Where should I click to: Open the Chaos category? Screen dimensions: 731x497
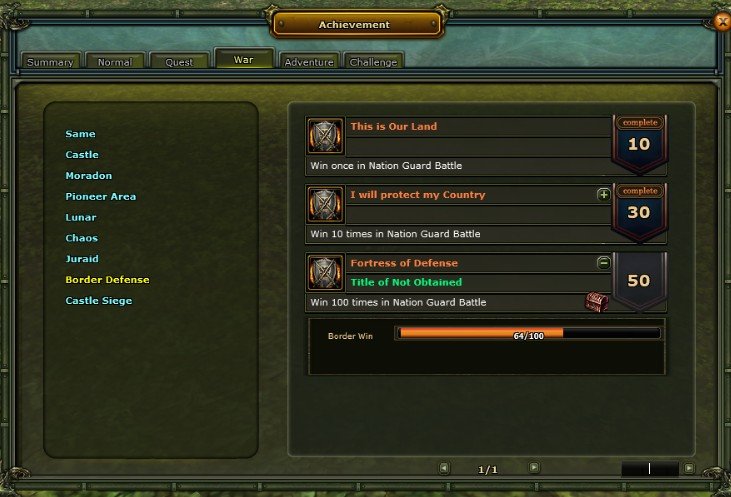click(x=82, y=238)
